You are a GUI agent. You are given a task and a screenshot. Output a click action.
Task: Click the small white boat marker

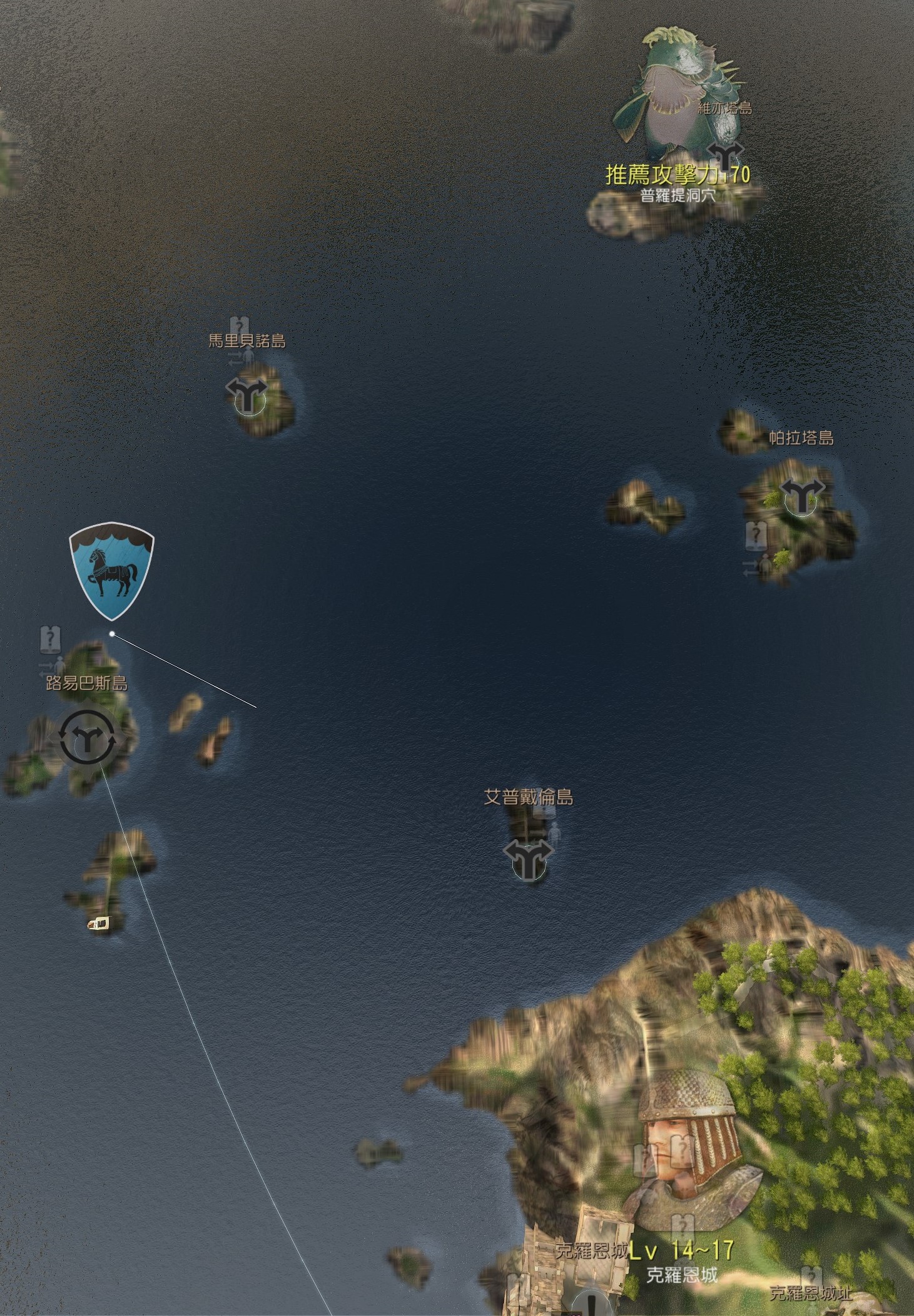pos(98,923)
